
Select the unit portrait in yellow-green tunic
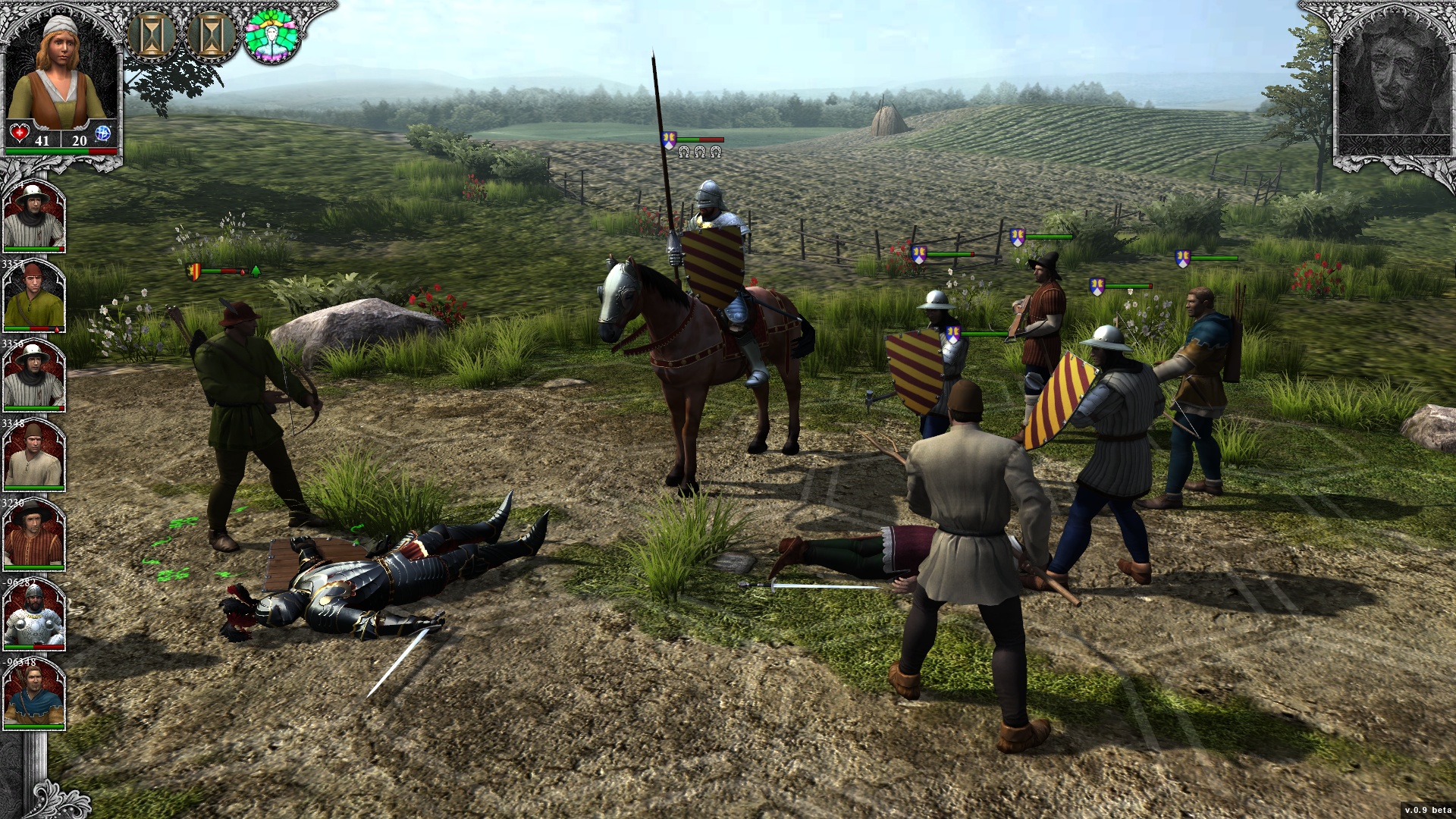point(33,296)
